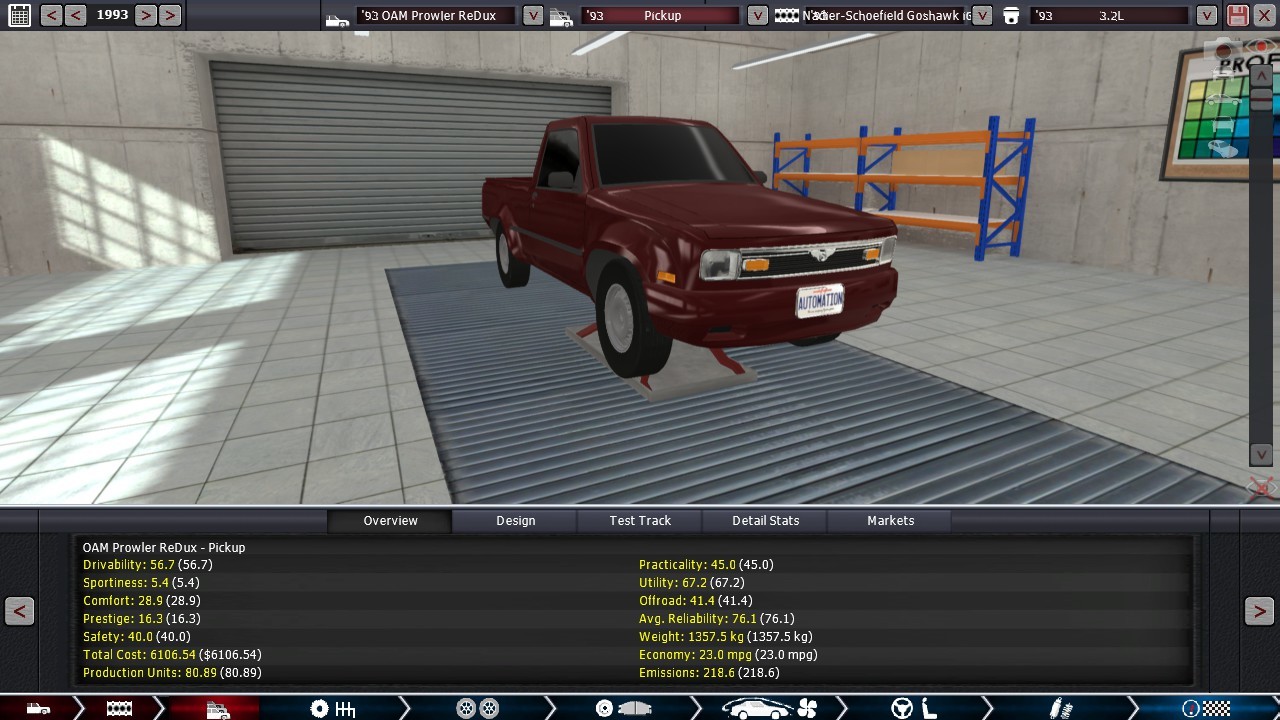Open the steering wheel and seat interior section
The height and width of the screenshot is (720, 1280).
click(914, 709)
